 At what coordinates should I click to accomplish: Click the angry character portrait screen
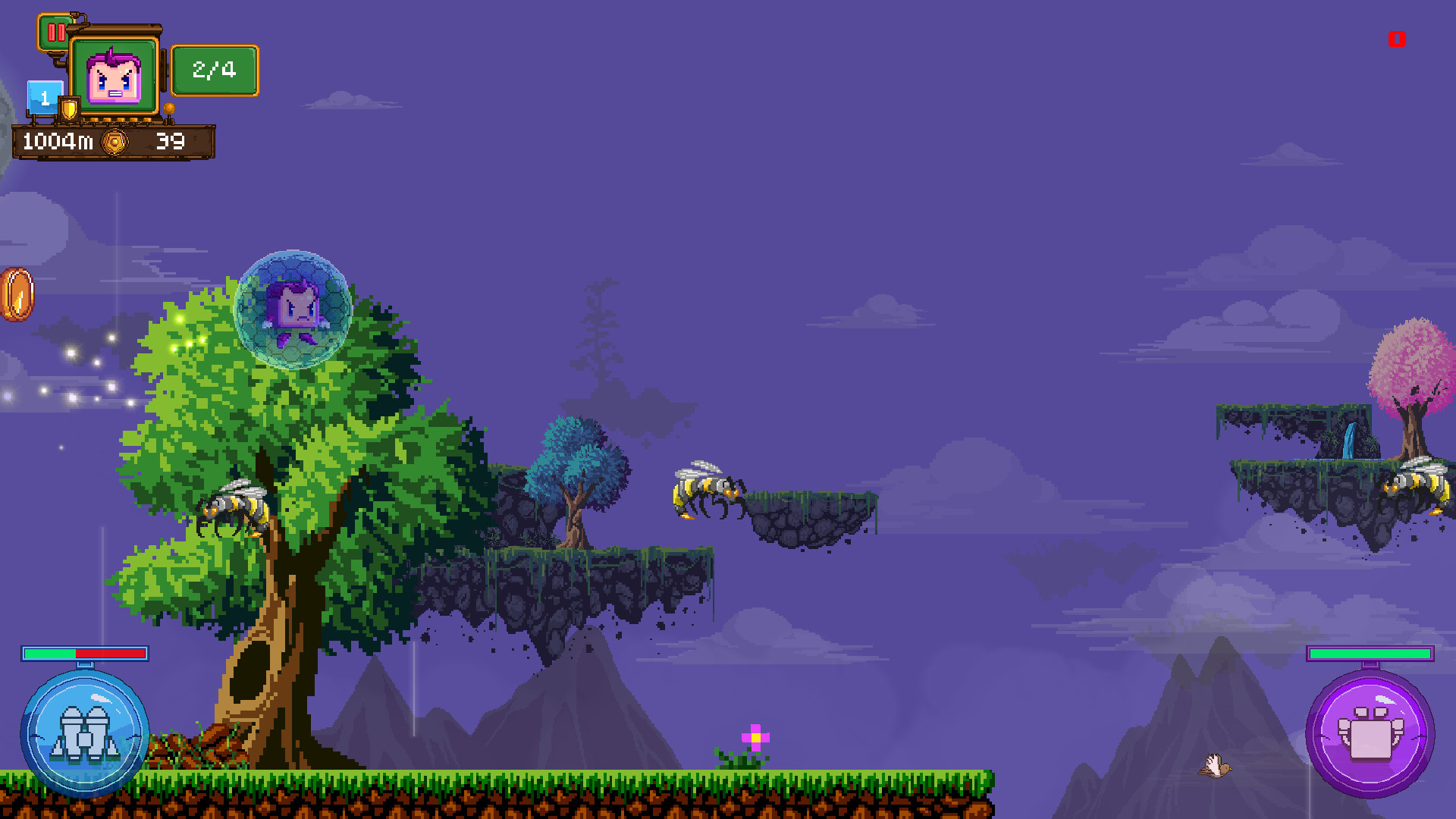click(114, 76)
